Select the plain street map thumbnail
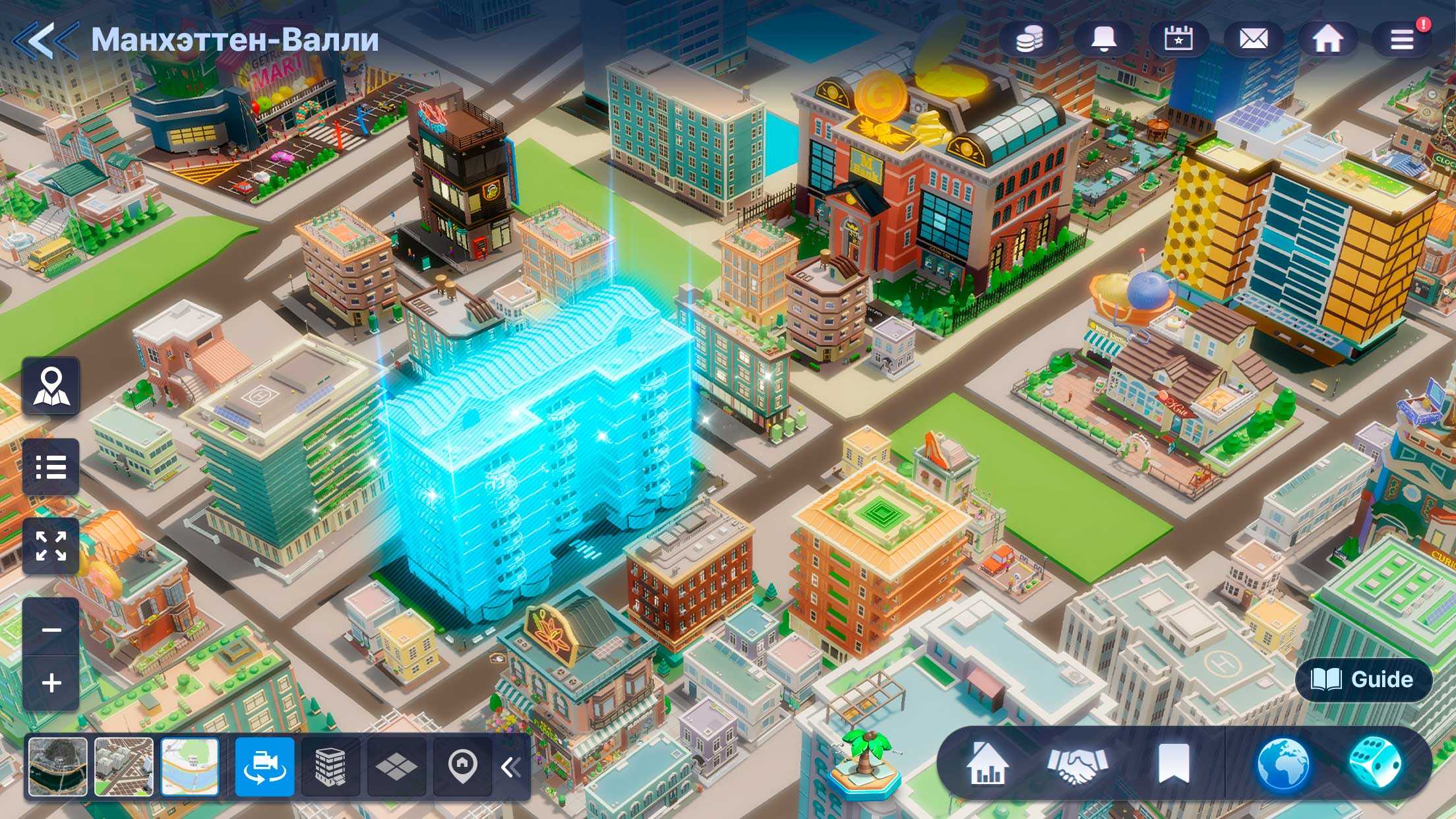Image resolution: width=1456 pixels, height=819 pixels. pyautogui.click(x=190, y=766)
